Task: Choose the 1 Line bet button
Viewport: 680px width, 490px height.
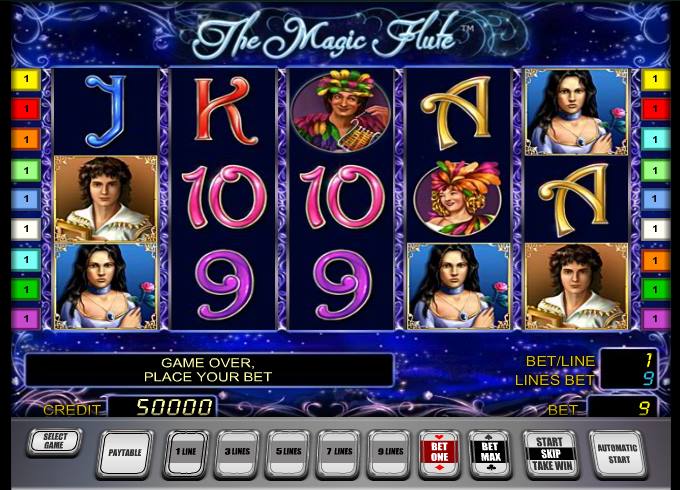Action: 185,452
